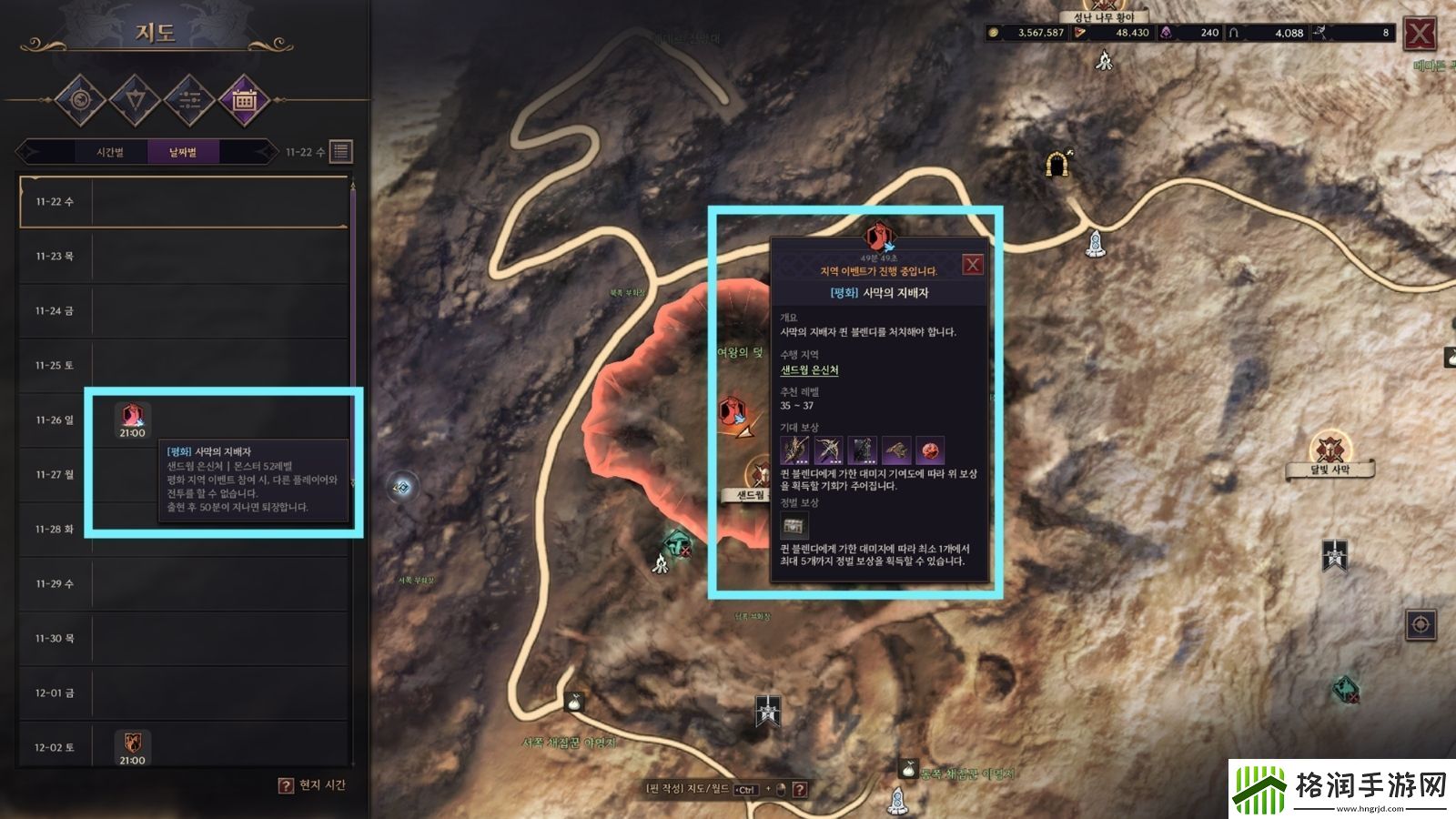Click the 현지 시간 help question mark
1456x819 pixels.
click(286, 785)
